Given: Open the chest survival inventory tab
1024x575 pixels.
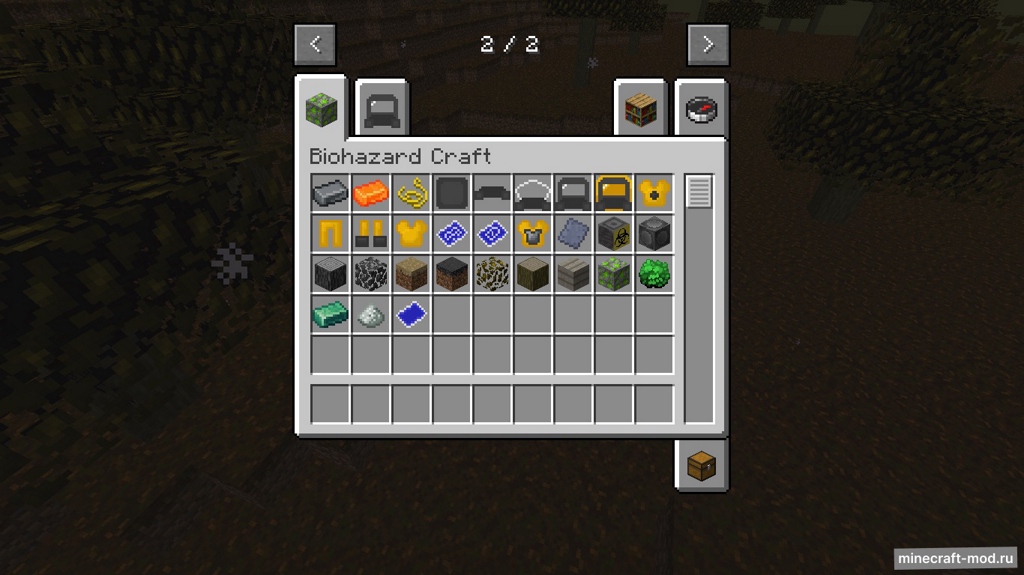Looking at the screenshot, I should point(701,465).
